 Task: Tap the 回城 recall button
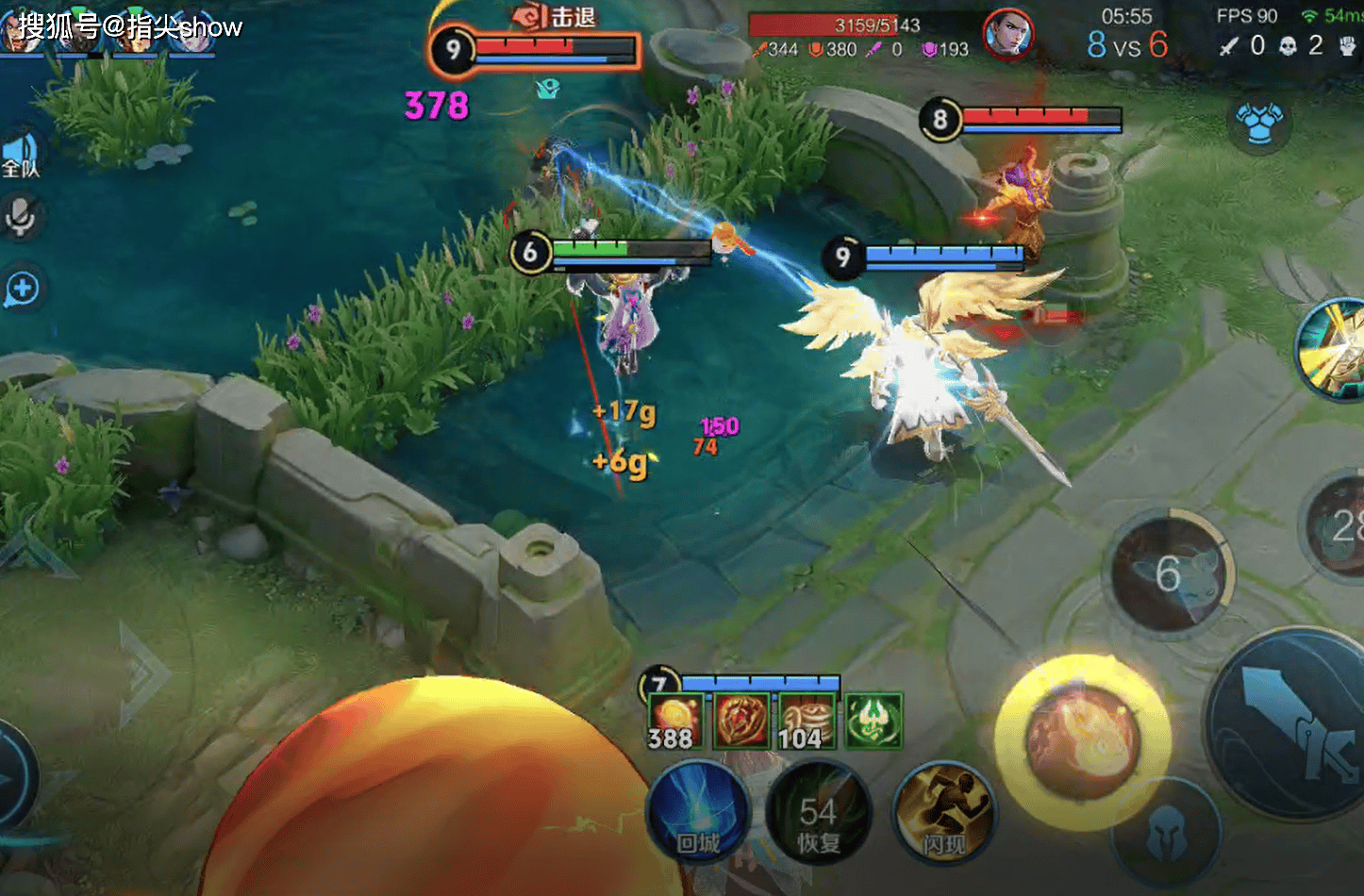[x=698, y=814]
